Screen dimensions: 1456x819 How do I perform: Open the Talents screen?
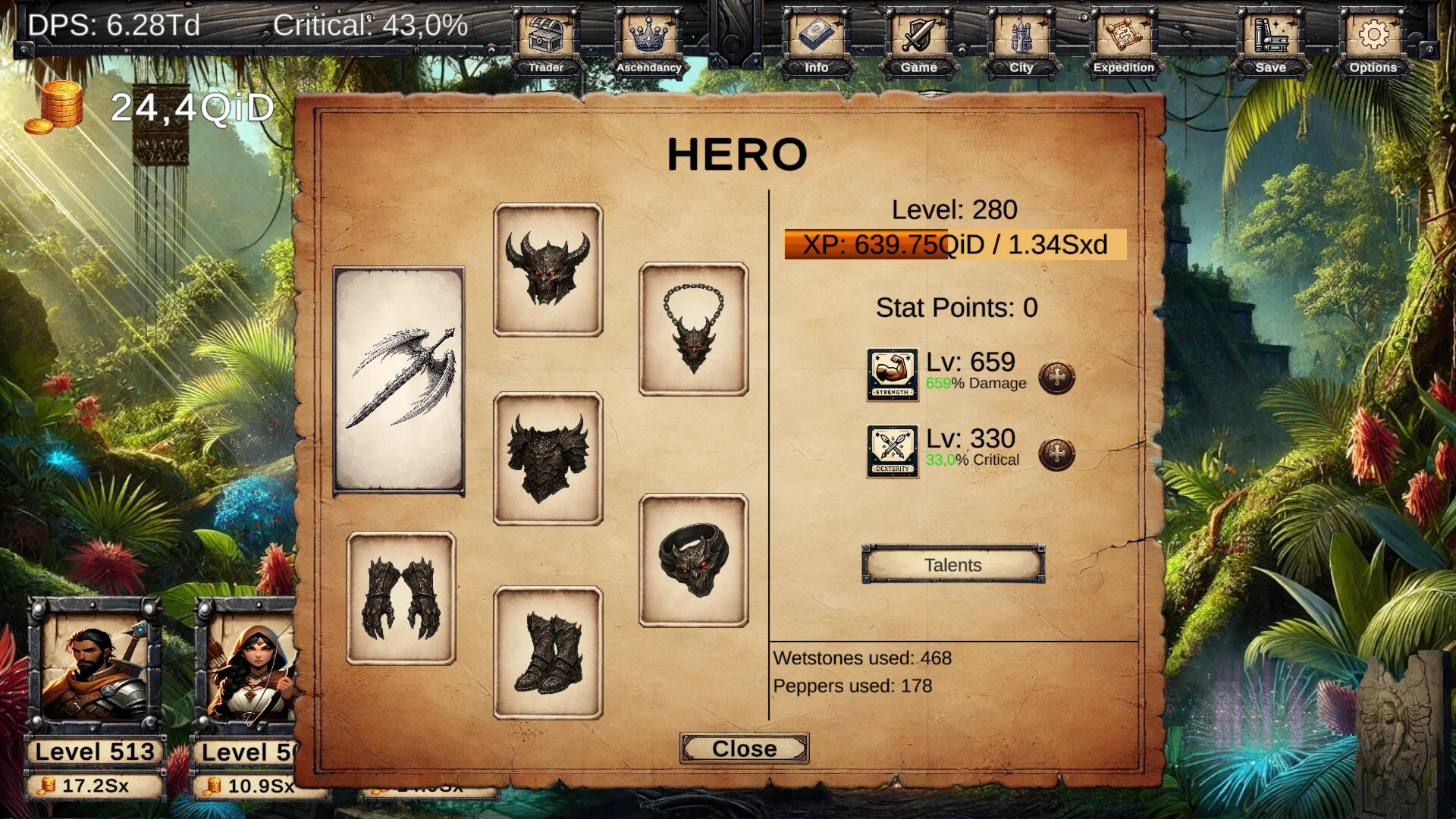pyautogui.click(x=952, y=565)
